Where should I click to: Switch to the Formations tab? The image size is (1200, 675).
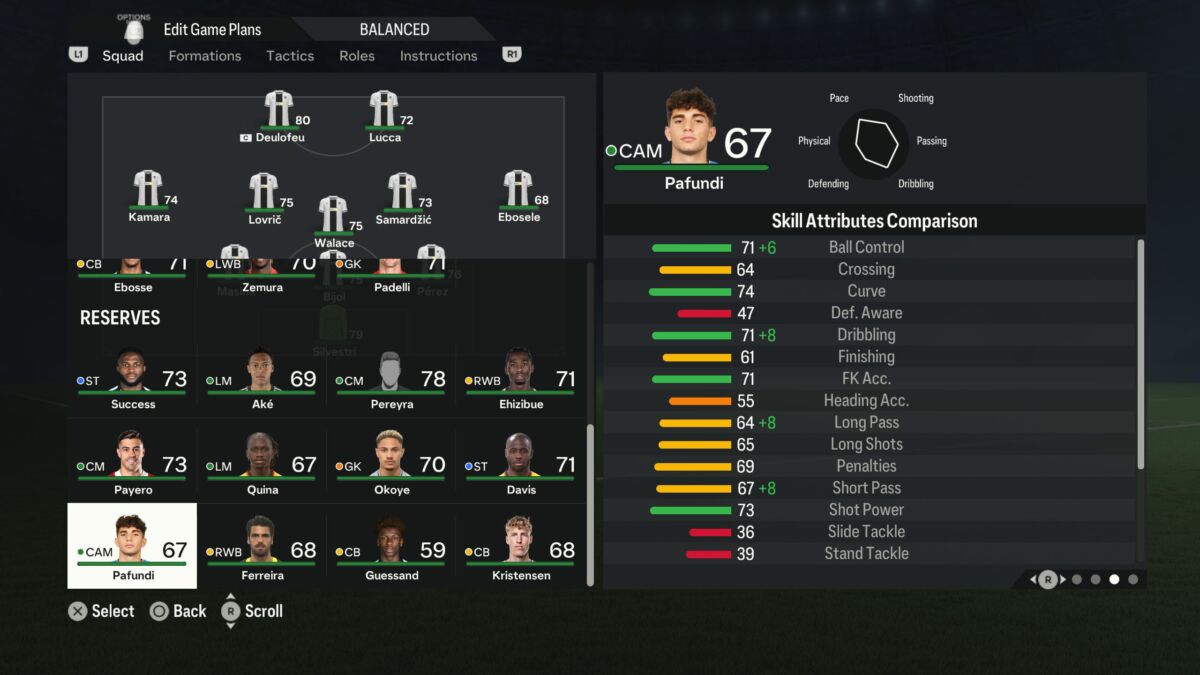coord(205,56)
